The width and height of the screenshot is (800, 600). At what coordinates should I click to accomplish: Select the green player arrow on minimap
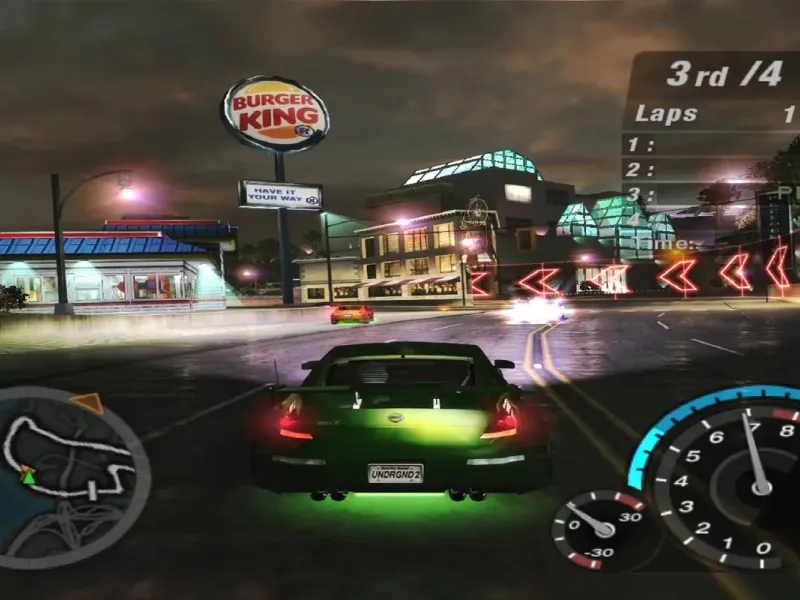(28, 475)
